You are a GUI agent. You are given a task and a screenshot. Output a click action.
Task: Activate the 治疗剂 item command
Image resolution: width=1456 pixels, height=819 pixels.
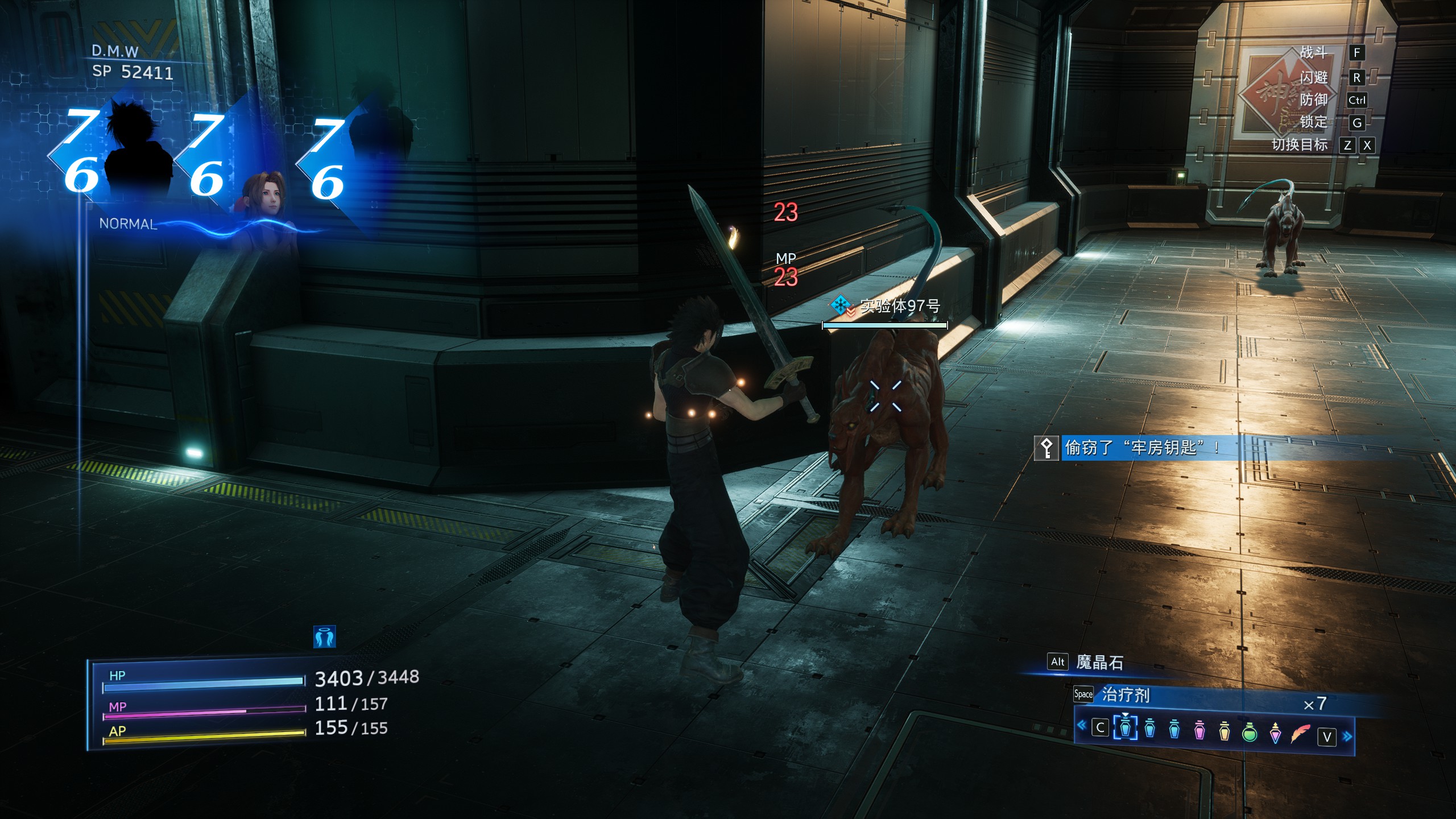click(x=1126, y=694)
